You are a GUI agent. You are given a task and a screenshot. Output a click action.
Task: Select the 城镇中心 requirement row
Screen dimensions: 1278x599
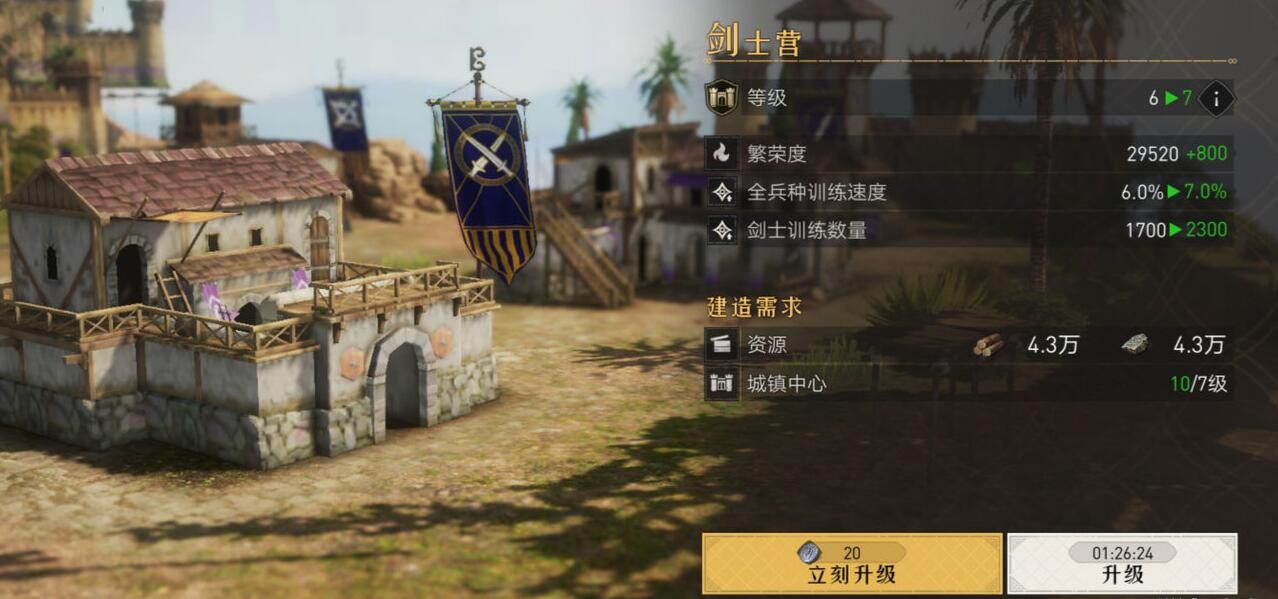[968, 383]
